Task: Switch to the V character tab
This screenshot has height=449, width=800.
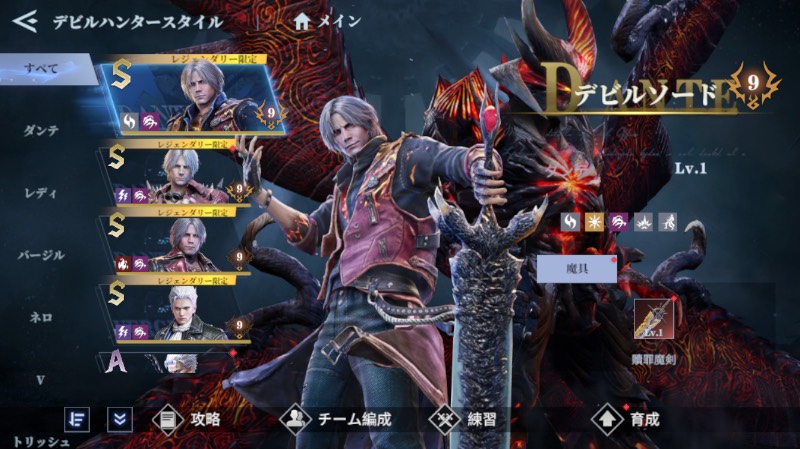Action: [x=42, y=379]
